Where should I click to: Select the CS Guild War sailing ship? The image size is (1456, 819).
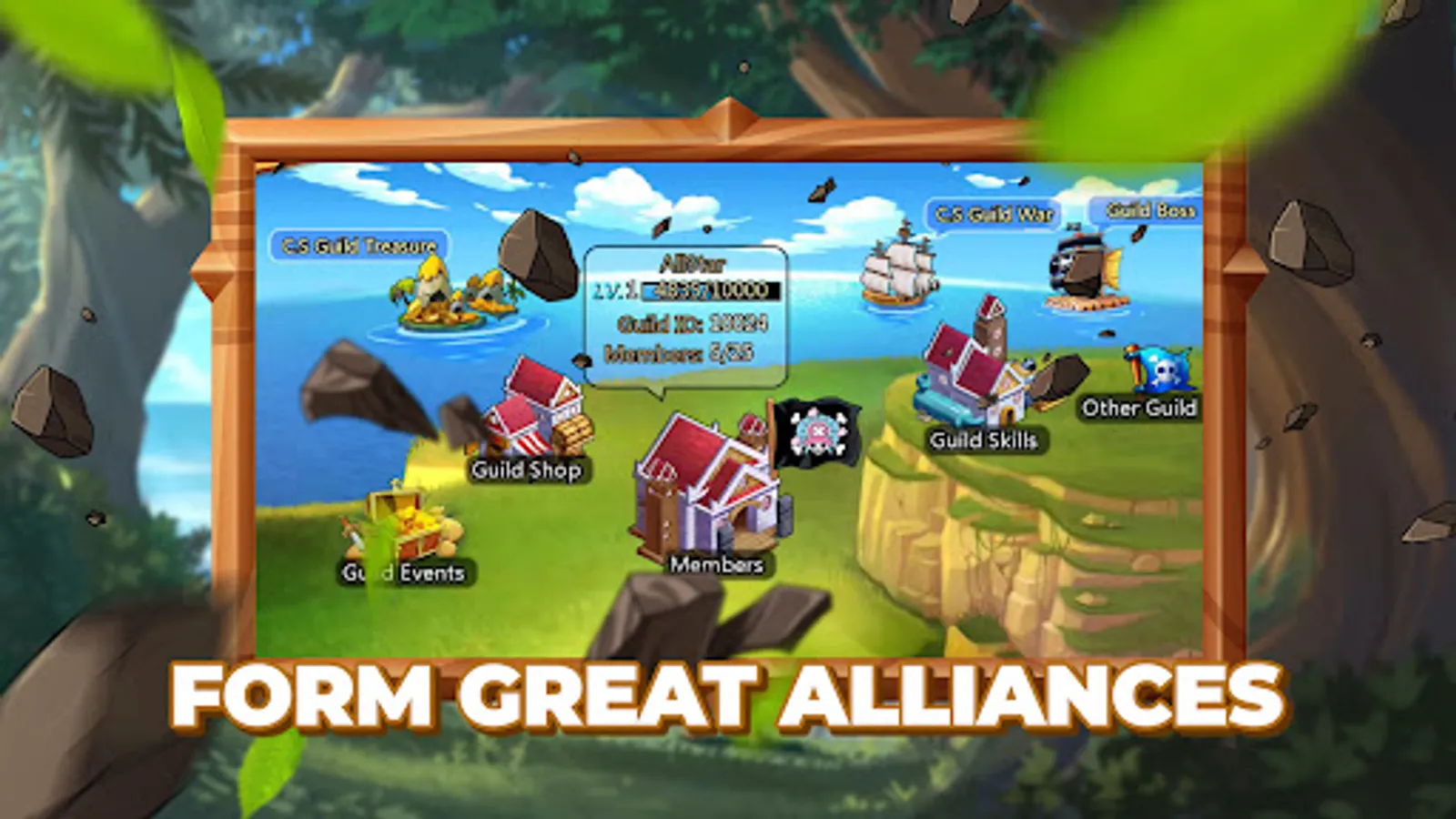point(901,268)
